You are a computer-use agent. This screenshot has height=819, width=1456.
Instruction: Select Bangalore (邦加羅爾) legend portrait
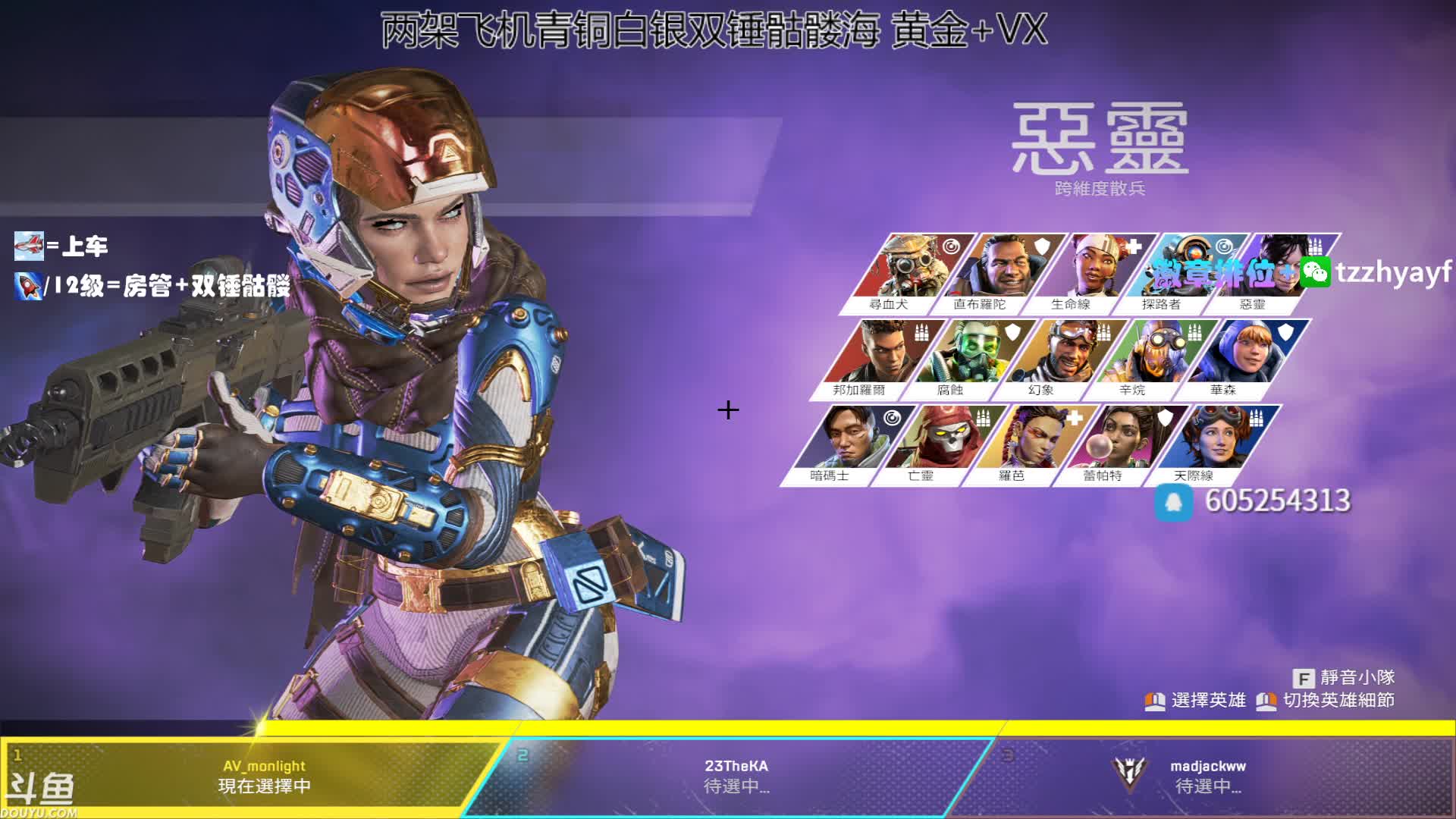877,359
